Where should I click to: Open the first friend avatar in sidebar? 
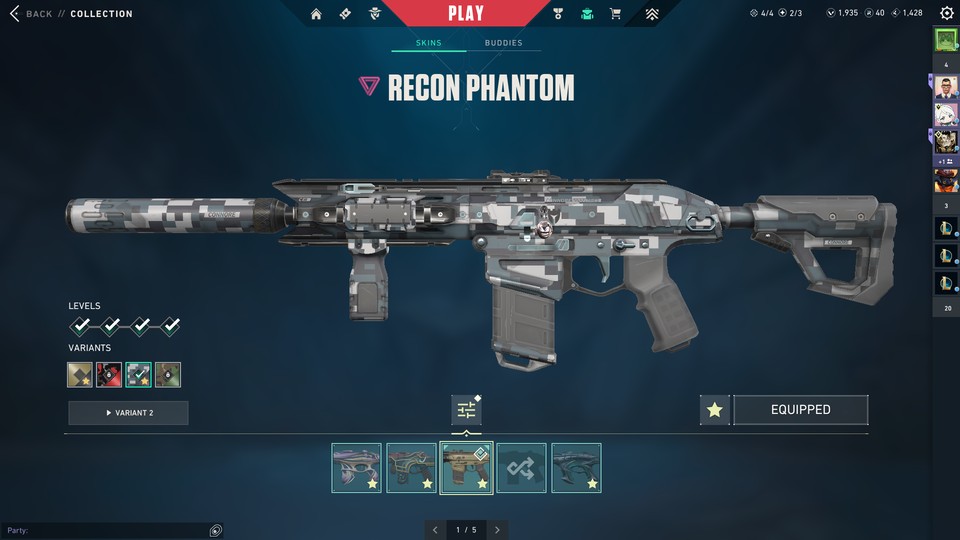coord(946,40)
